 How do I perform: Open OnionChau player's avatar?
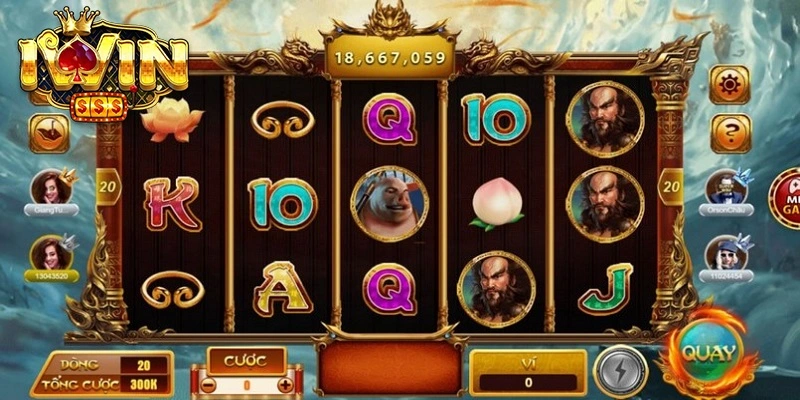point(727,188)
